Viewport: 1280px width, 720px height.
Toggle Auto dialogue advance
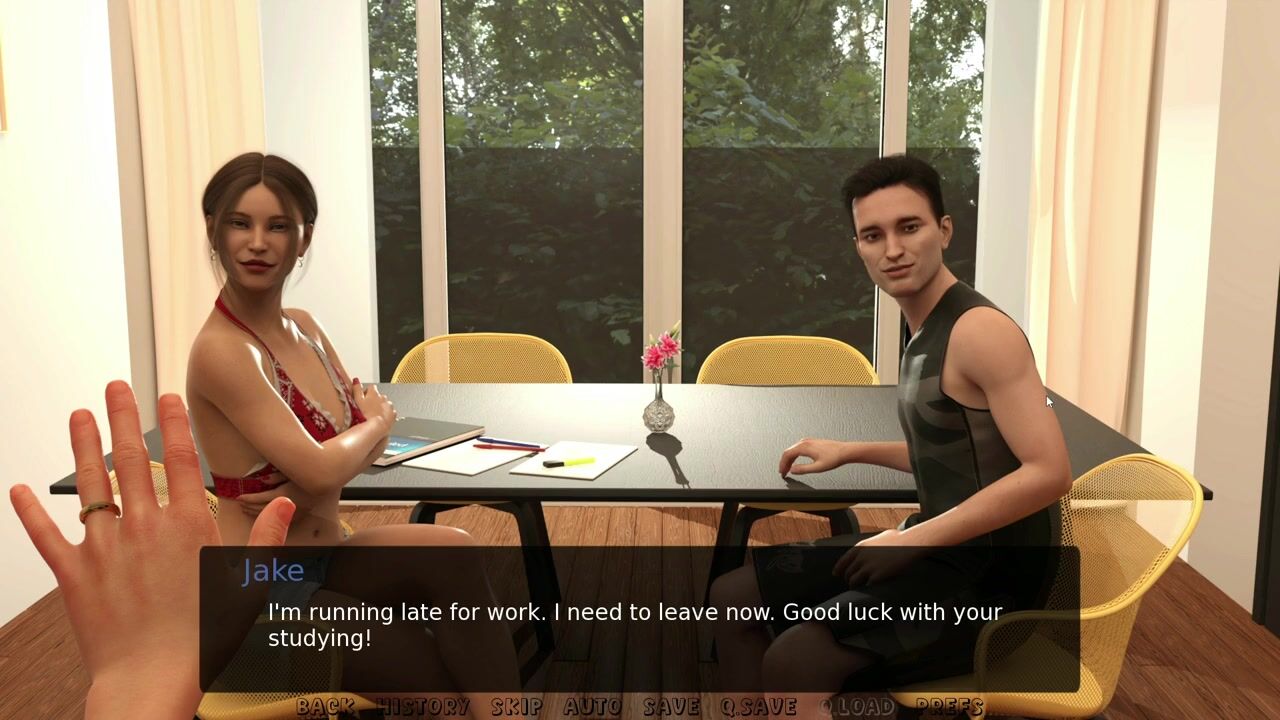tap(592, 706)
